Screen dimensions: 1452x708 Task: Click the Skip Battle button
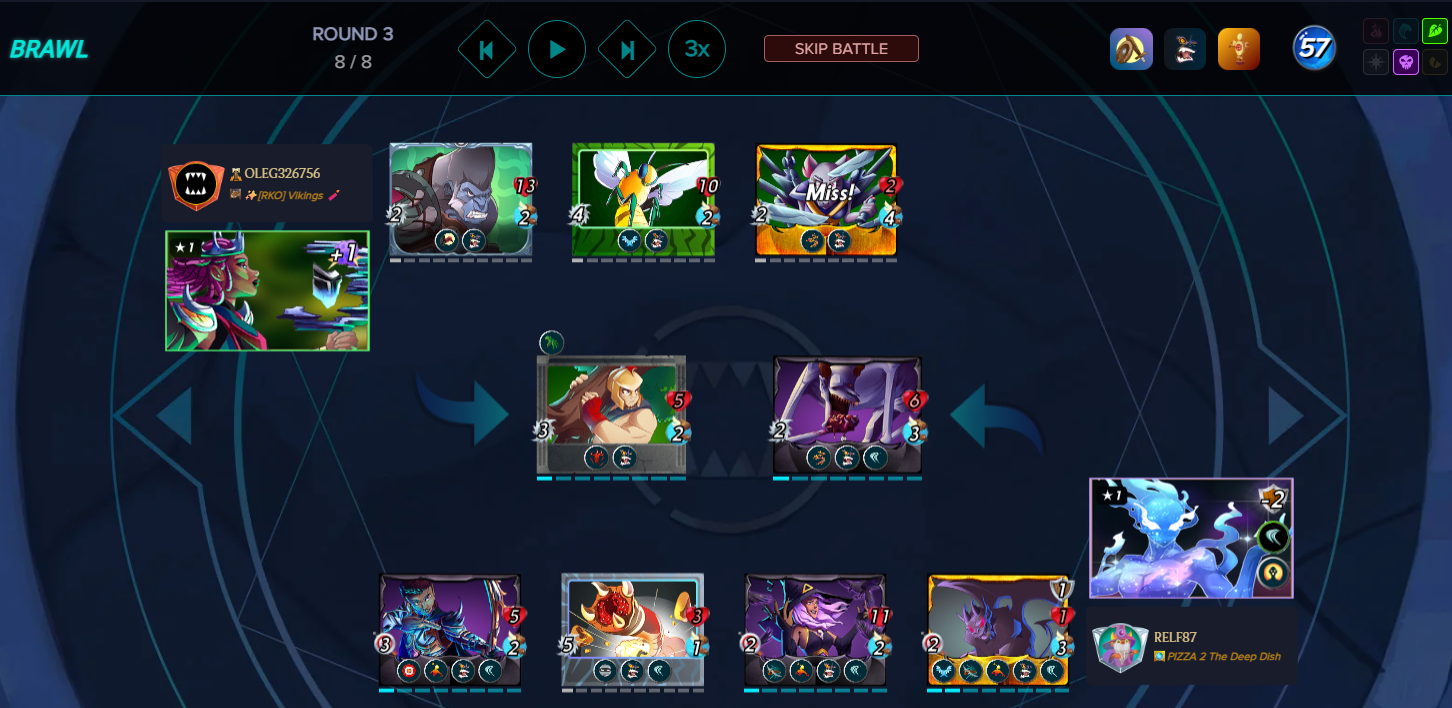coord(841,49)
